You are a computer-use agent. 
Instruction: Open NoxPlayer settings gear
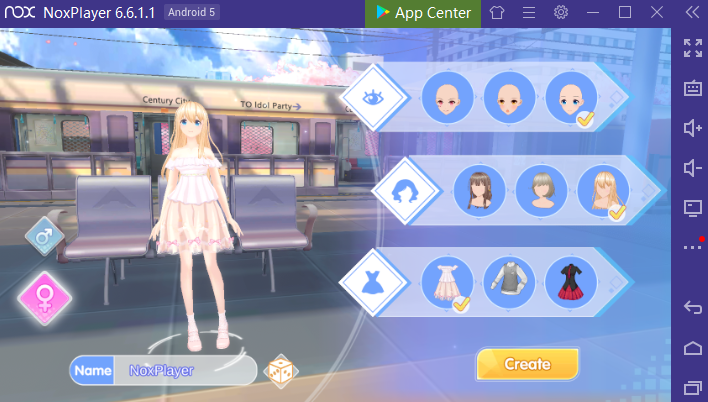pos(561,13)
